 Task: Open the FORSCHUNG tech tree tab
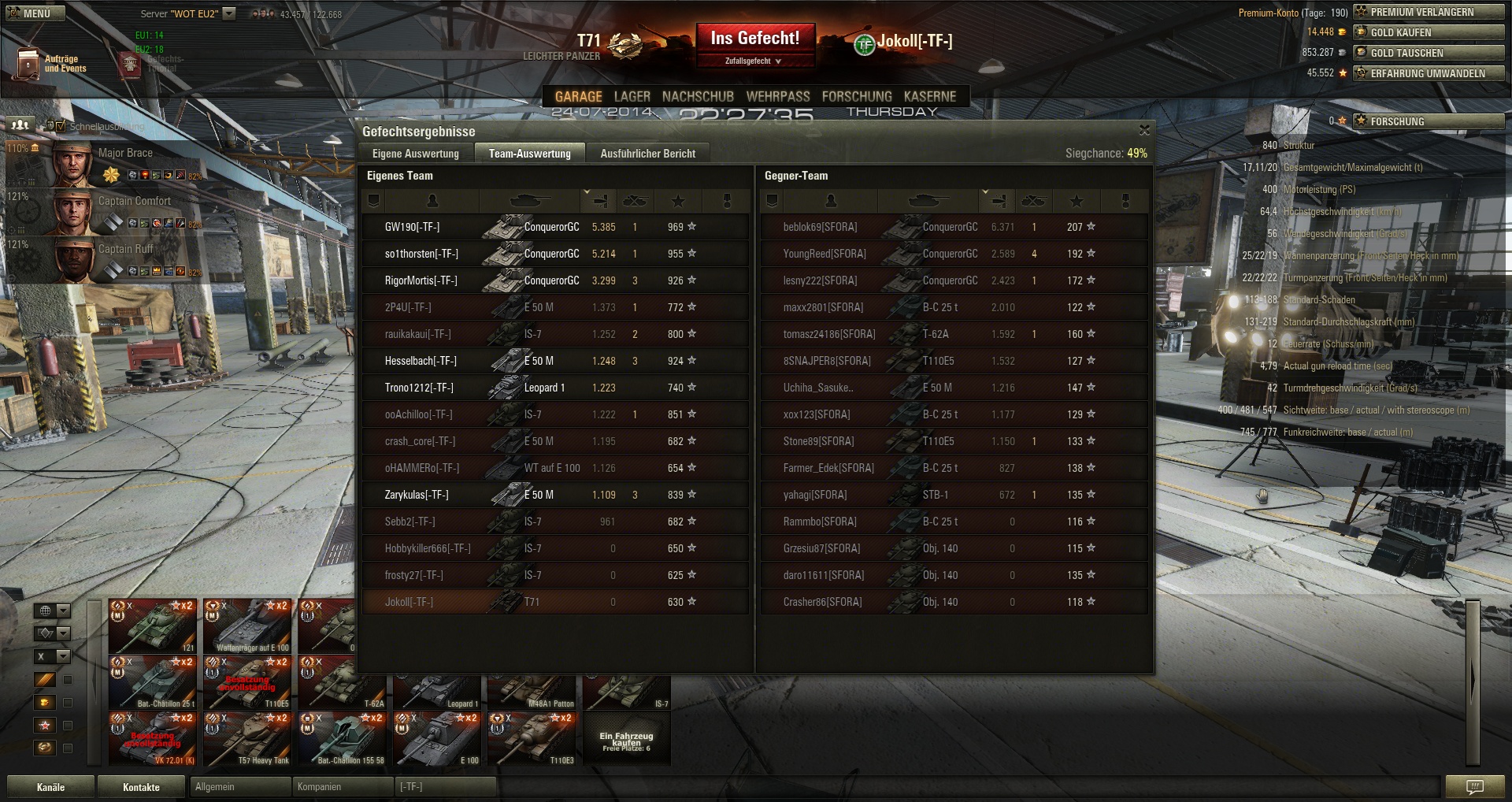857,96
